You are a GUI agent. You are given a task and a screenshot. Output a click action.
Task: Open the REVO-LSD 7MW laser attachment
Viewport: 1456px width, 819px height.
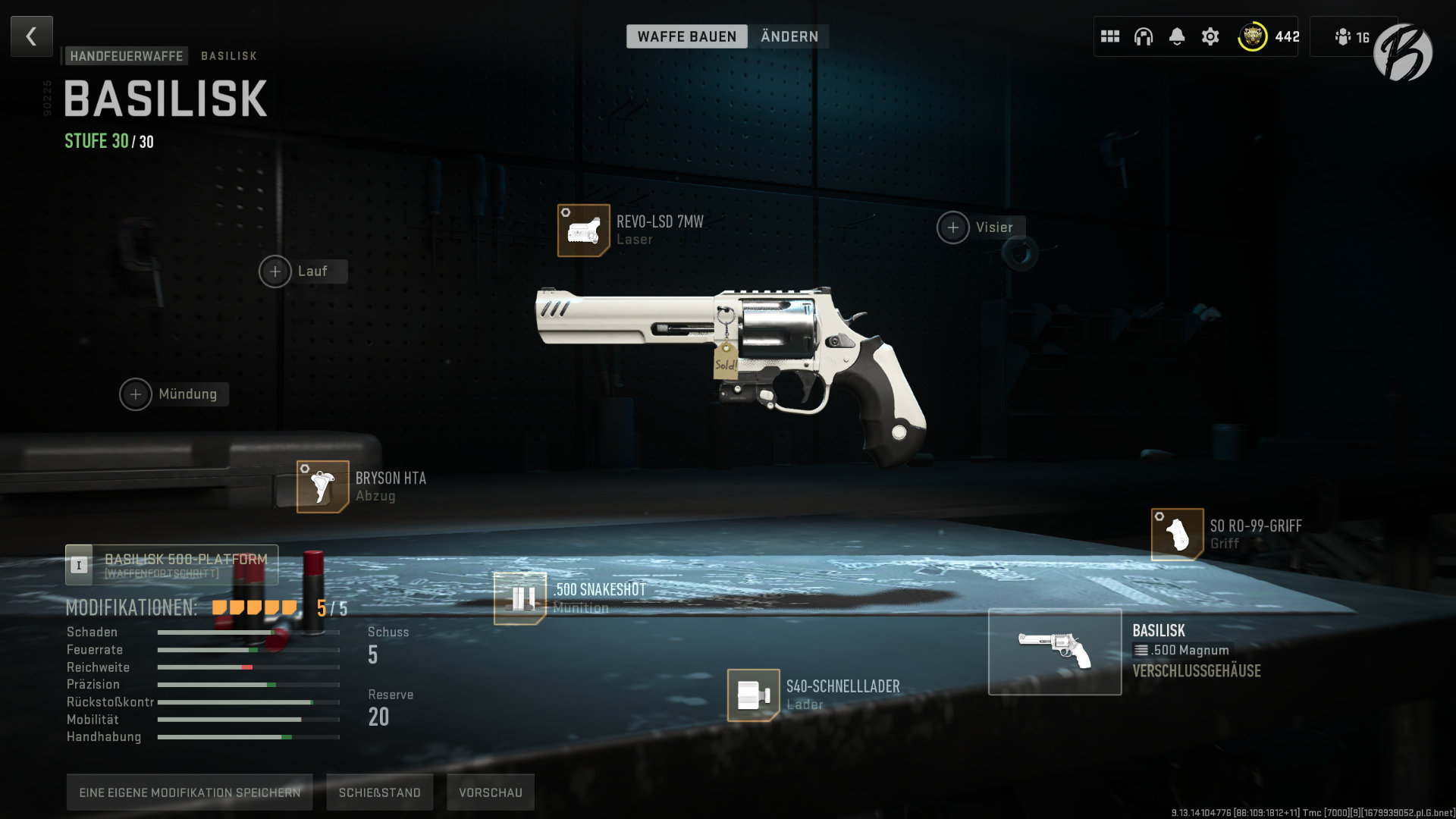(583, 229)
